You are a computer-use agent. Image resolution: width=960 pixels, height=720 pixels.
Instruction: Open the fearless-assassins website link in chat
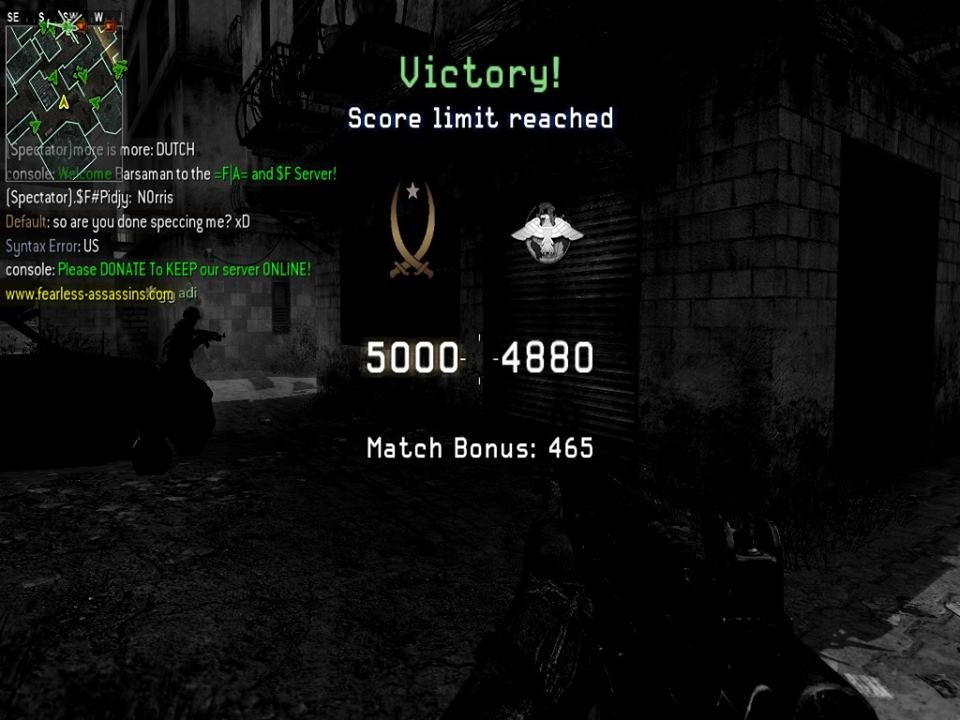coord(90,295)
